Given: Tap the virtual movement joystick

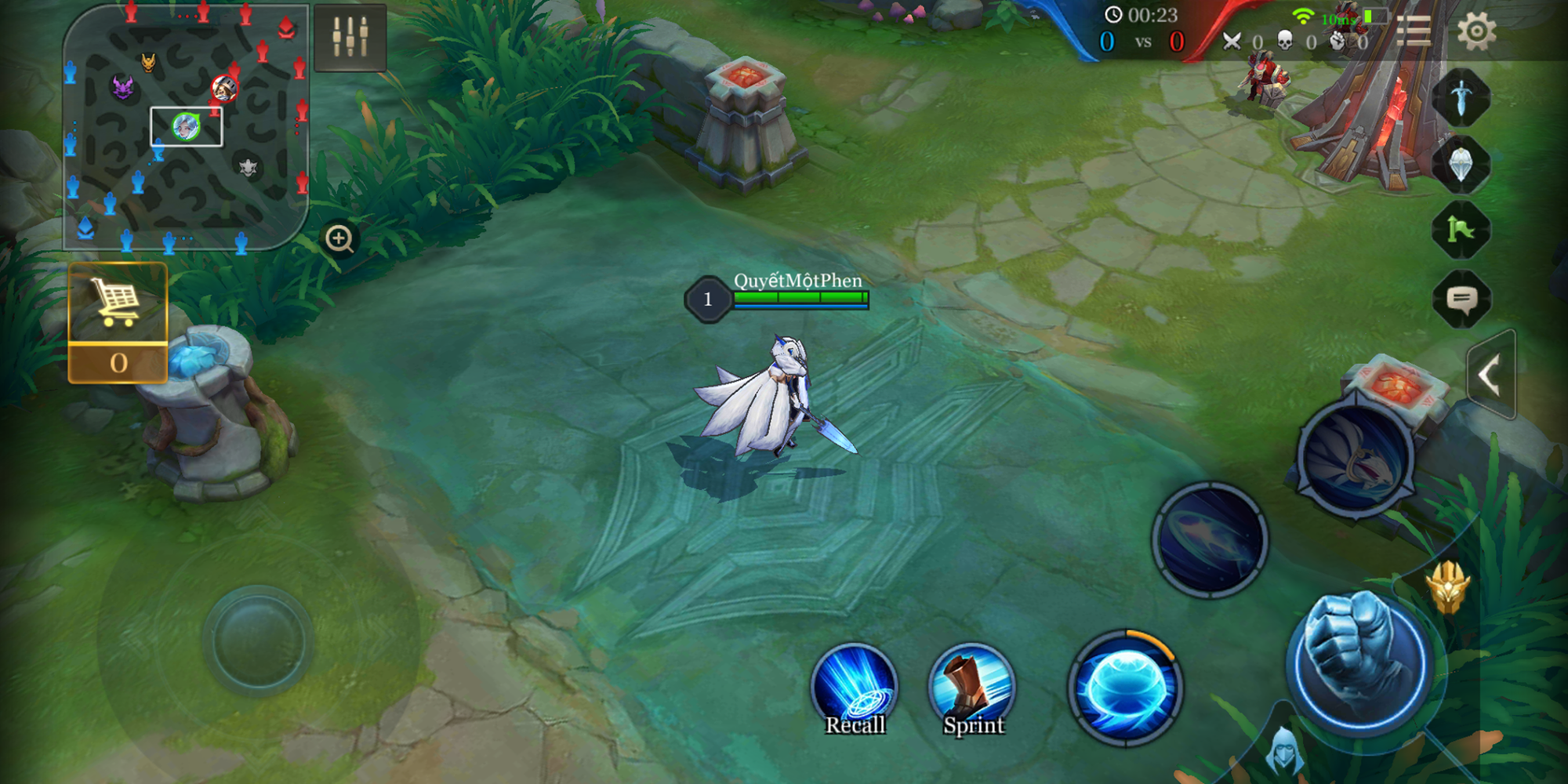Looking at the screenshot, I should coord(258,641).
